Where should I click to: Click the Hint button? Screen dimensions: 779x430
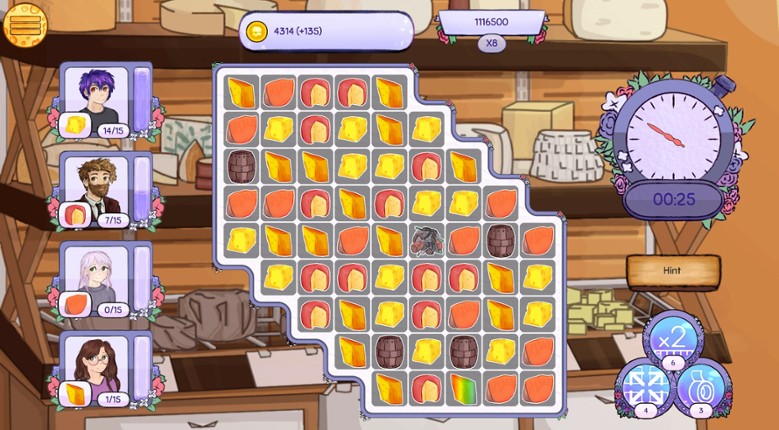(673, 270)
